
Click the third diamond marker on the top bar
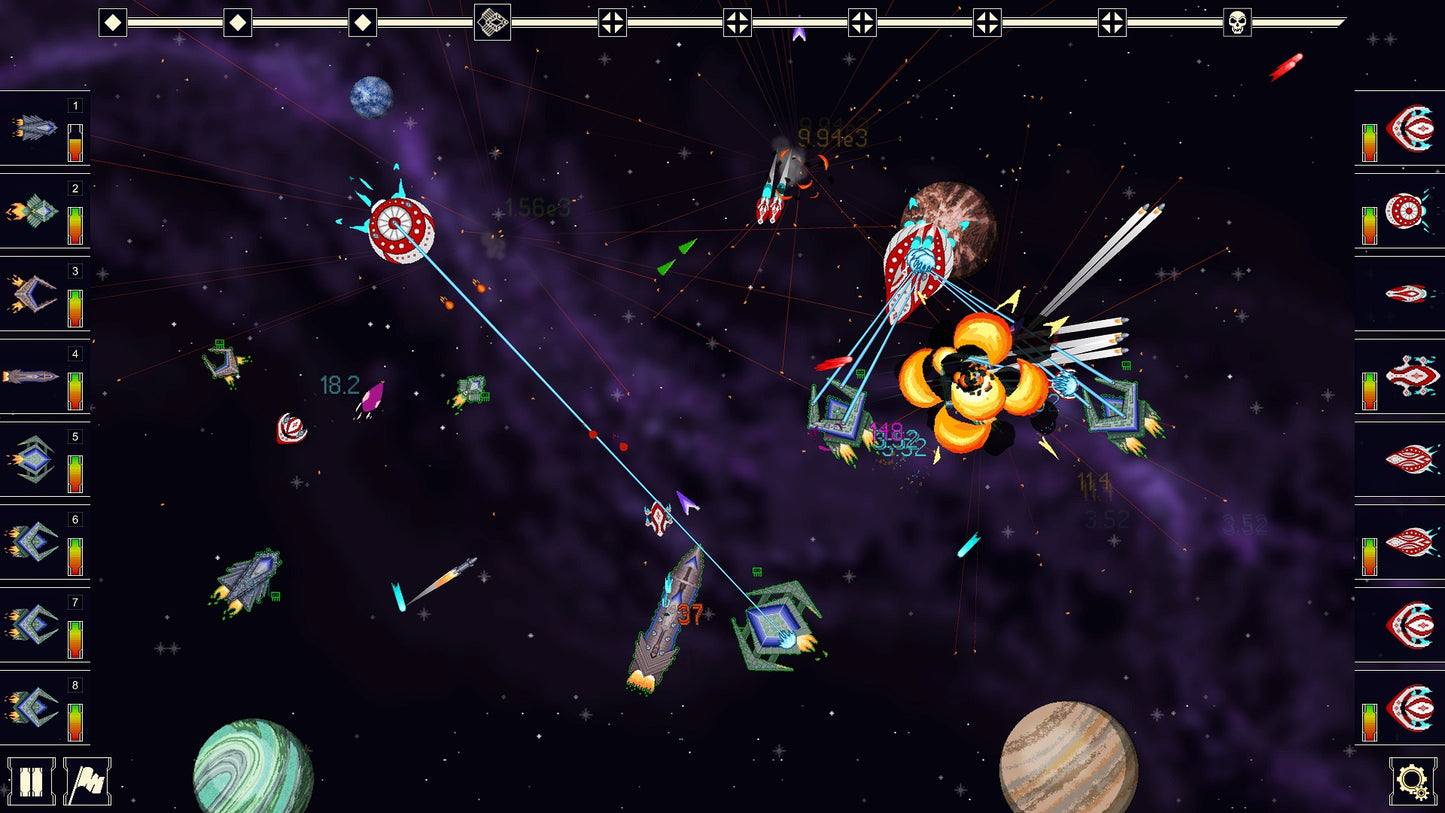tap(362, 20)
